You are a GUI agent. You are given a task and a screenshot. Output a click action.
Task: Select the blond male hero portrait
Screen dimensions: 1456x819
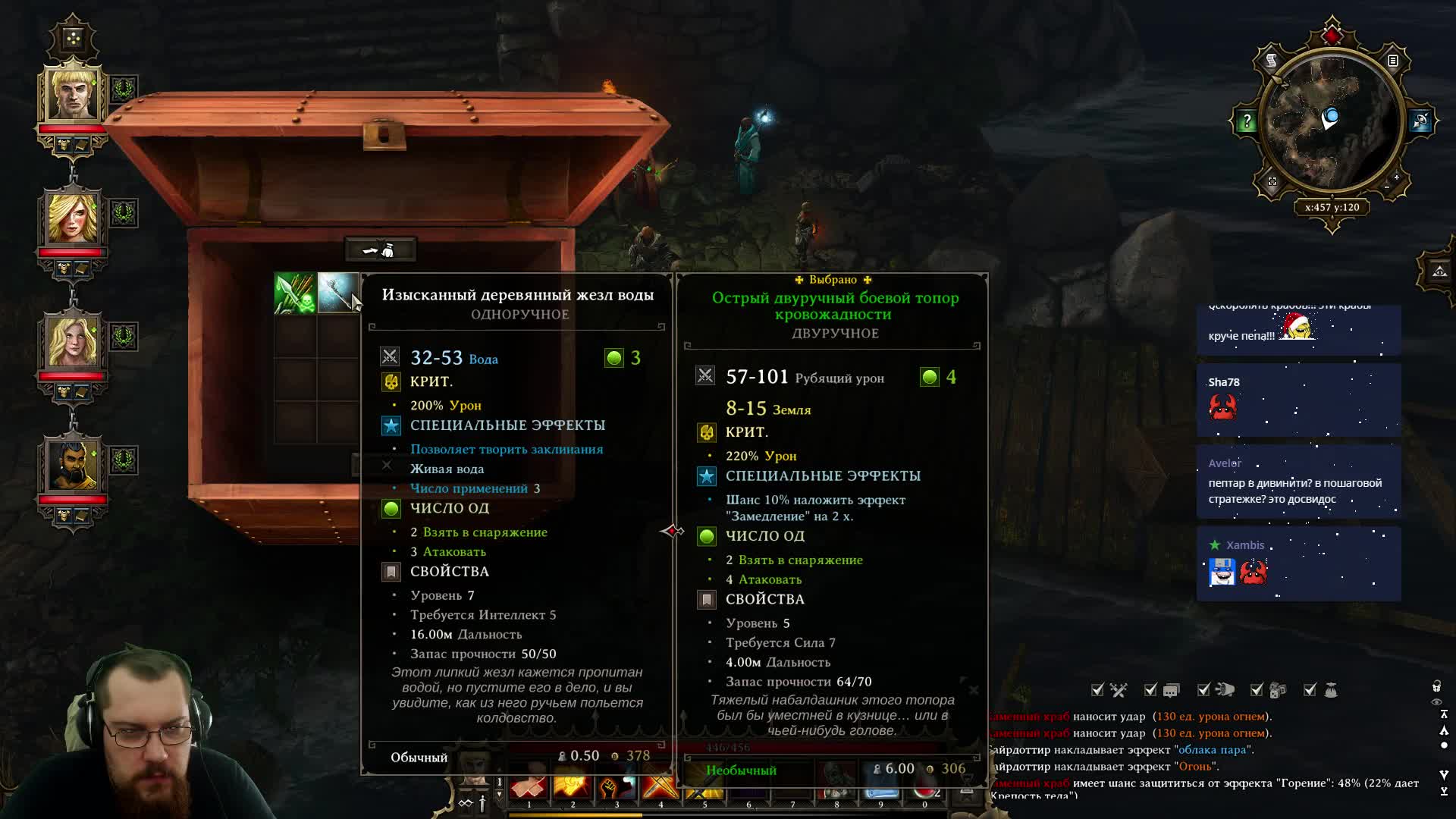(x=73, y=93)
